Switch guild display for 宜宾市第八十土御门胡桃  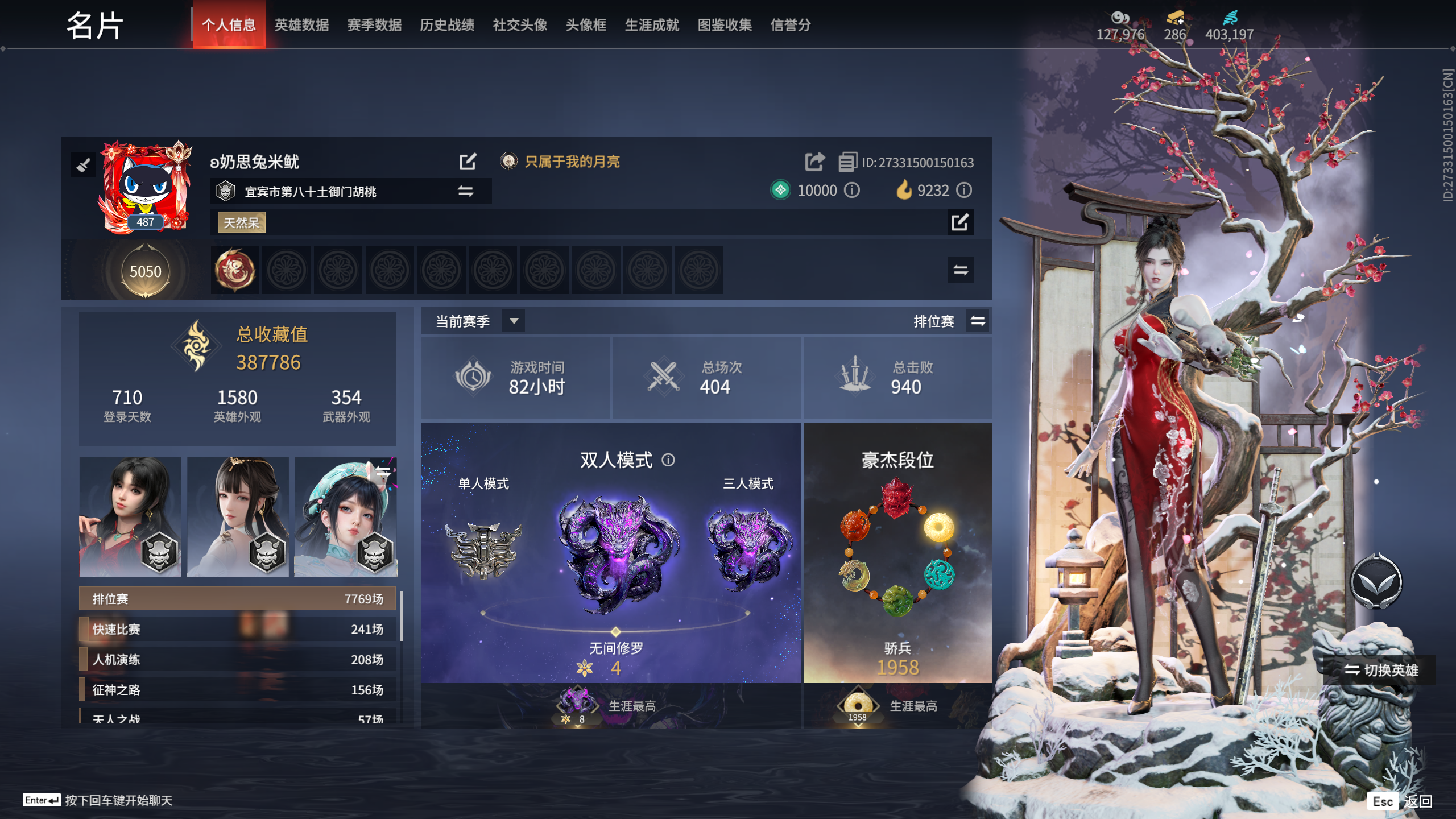[x=466, y=192]
